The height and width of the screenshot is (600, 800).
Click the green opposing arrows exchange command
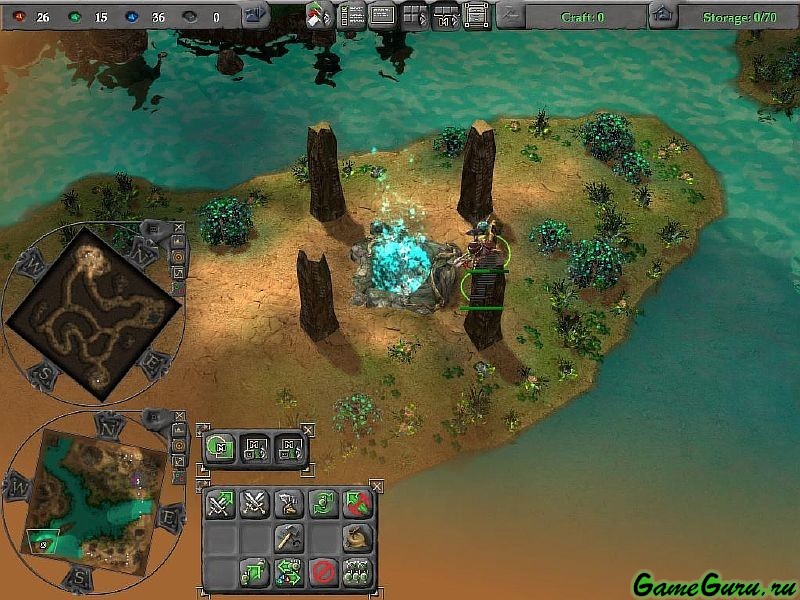289,573
